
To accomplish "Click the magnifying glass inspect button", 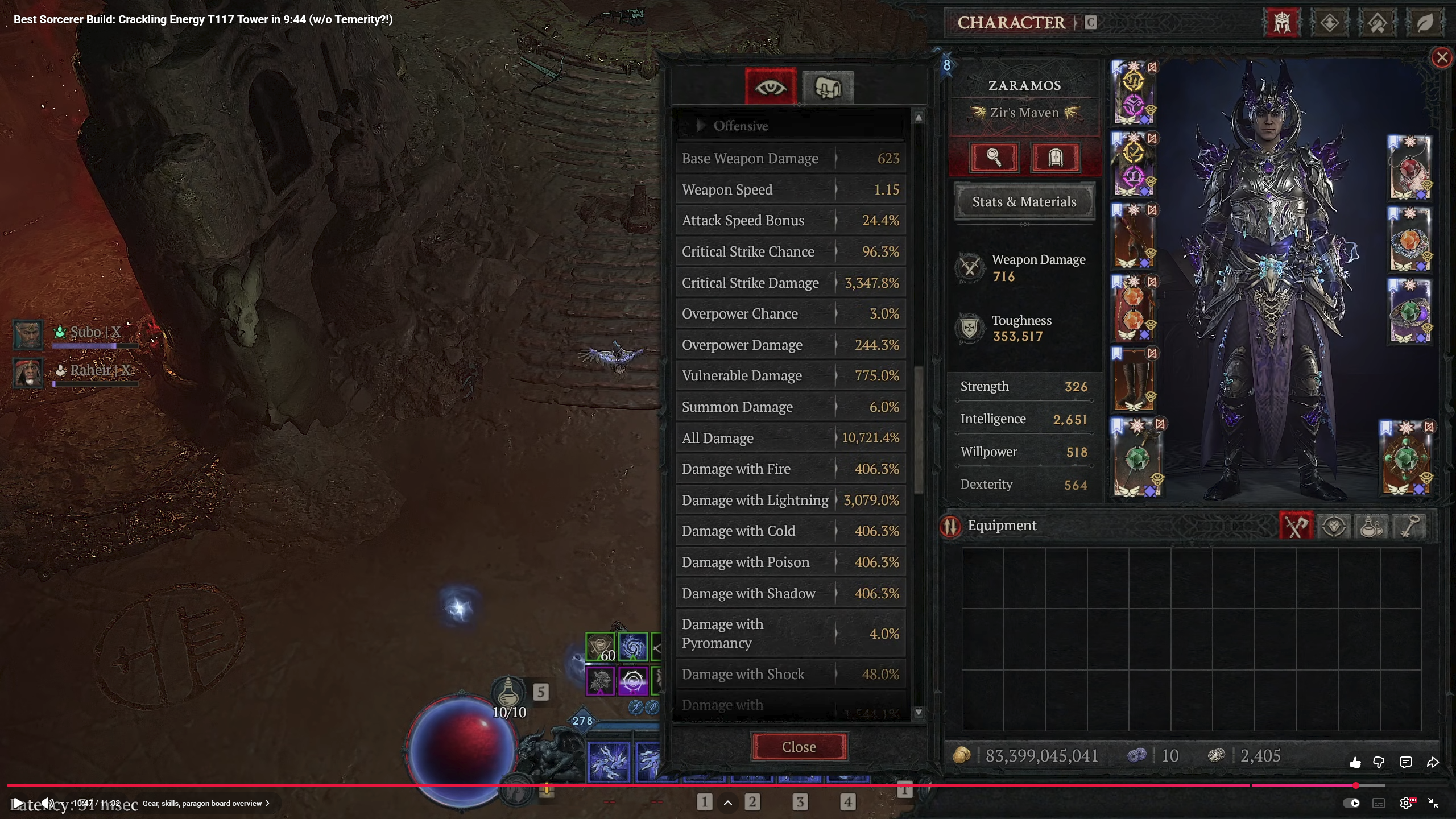I will pyautogui.click(x=994, y=158).
